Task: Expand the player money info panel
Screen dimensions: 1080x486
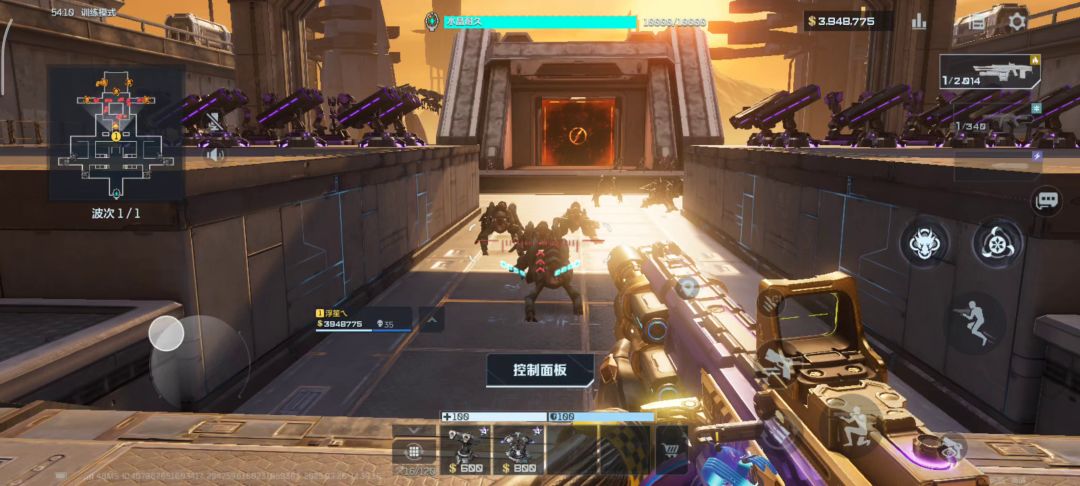Action: click(x=432, y=320)
